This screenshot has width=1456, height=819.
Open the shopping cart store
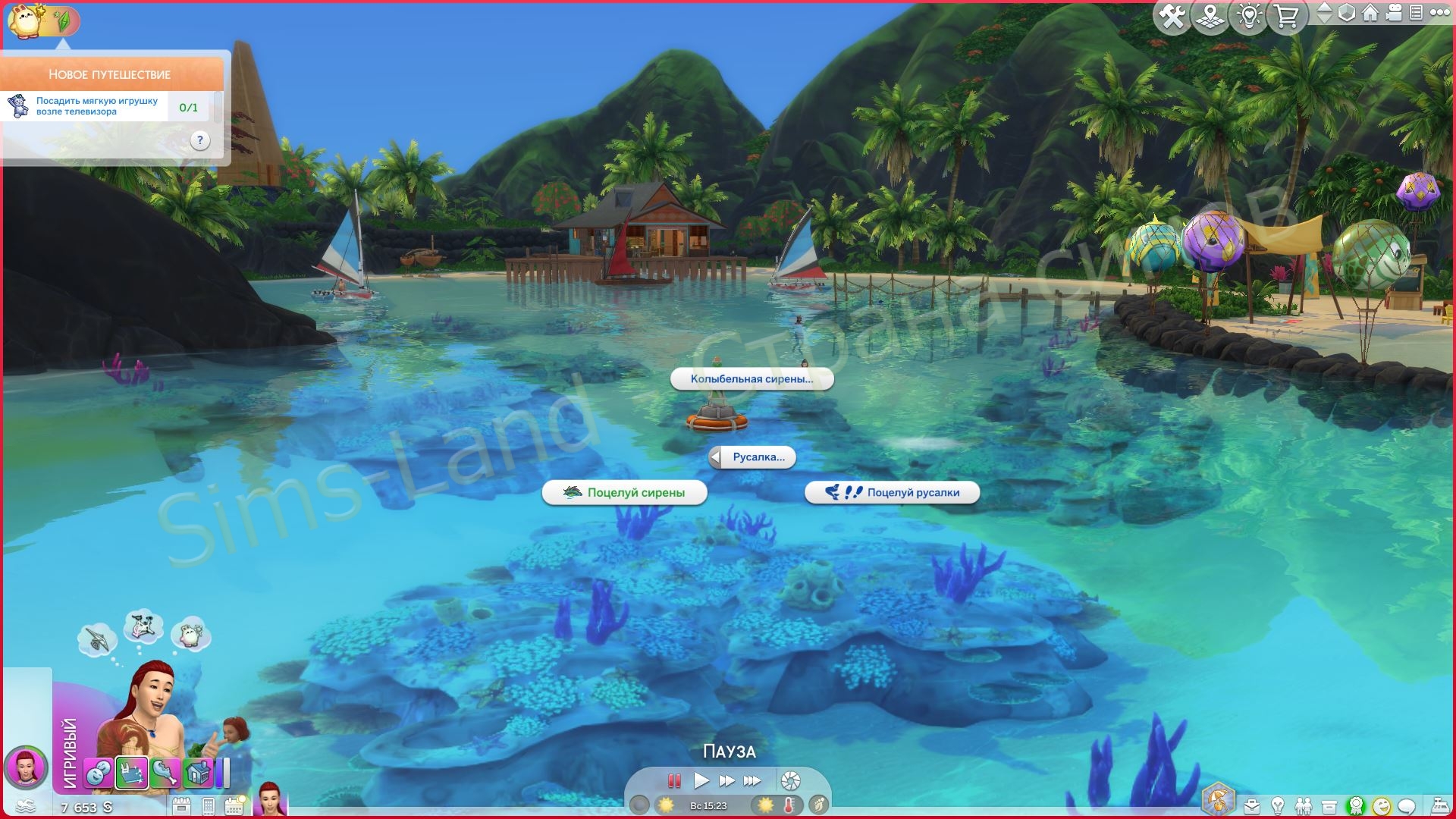tap(1287, 17)
